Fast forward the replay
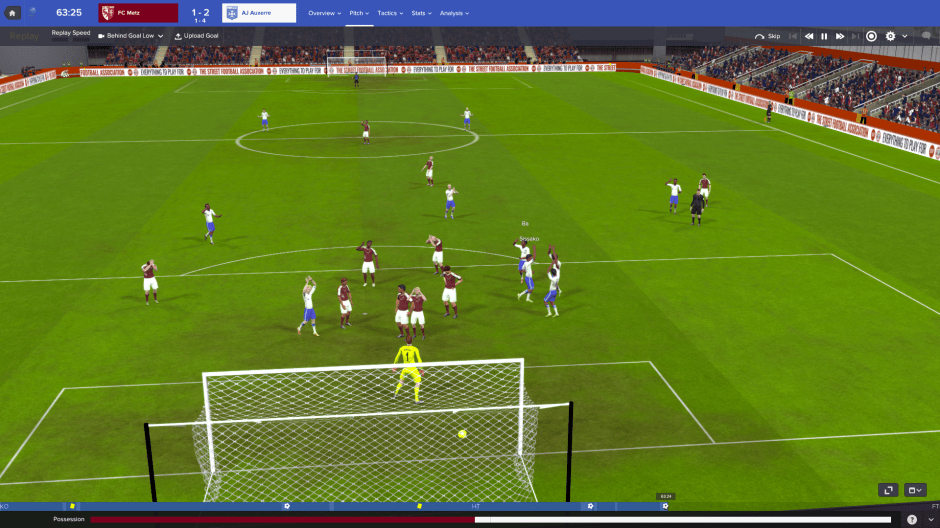The width and height of the screenshot is (940, 528). (x=840, y=36)
